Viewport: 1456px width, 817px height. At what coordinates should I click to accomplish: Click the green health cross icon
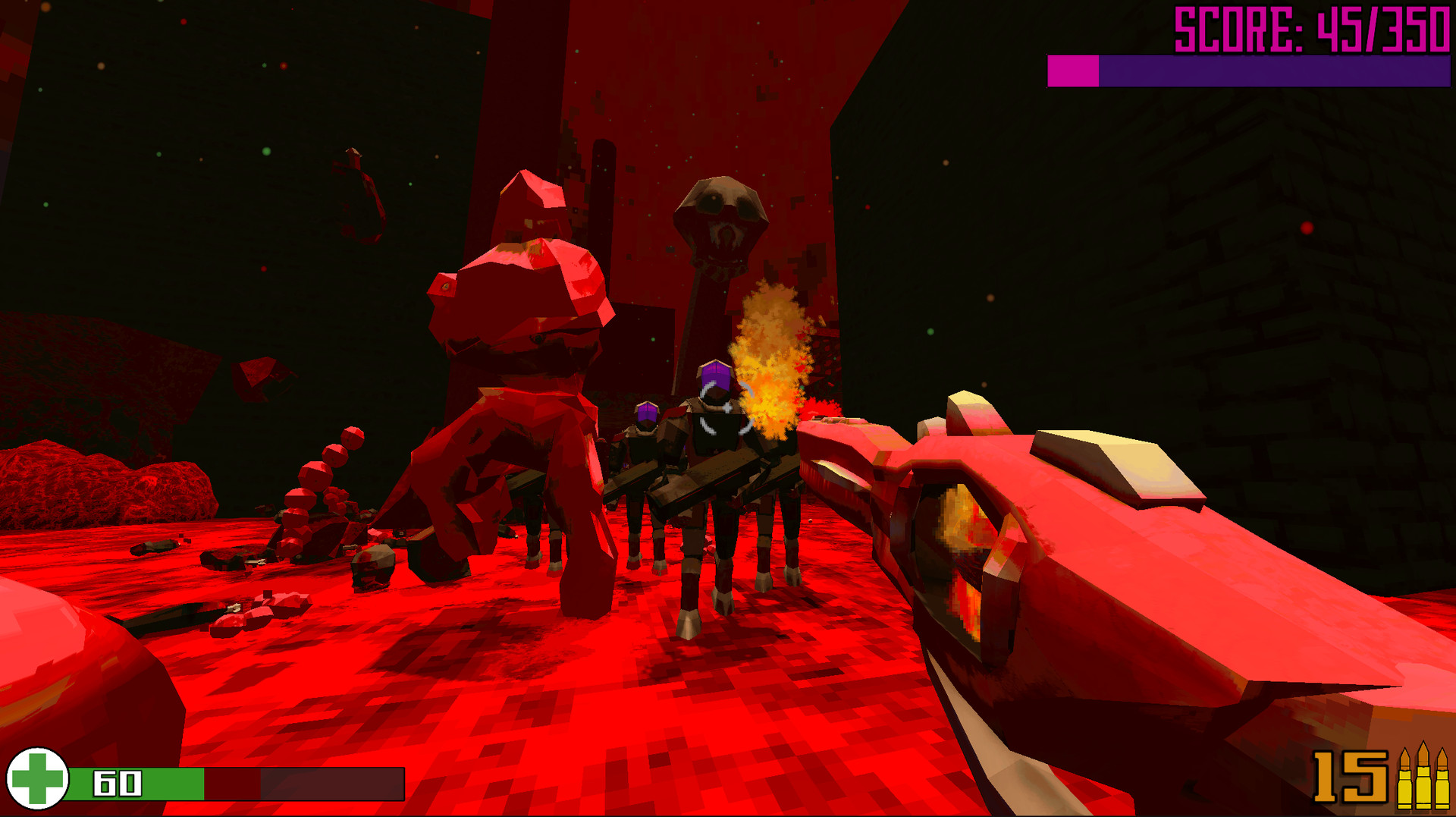pyautogui.click(x=39, y=783)
